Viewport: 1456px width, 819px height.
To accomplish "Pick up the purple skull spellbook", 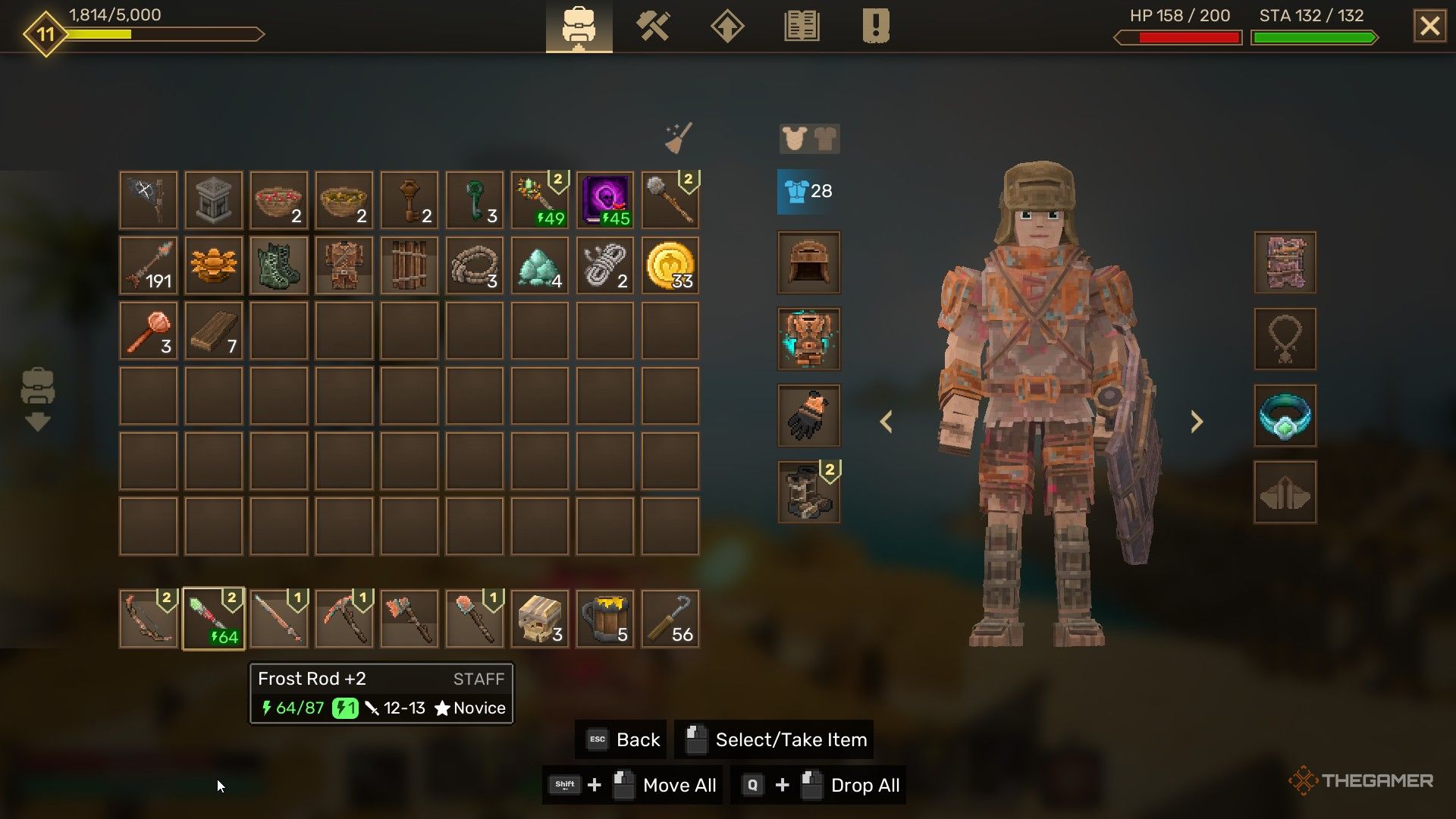I will [x=605, y=200].
